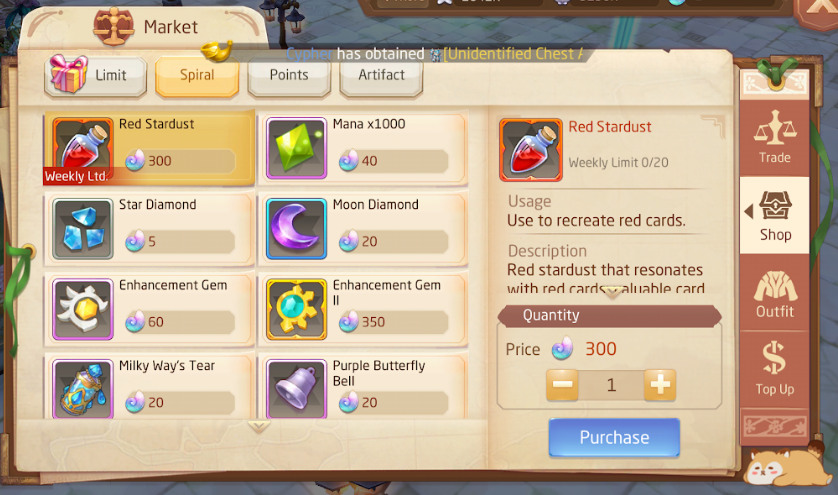838x495 pixels.
Task: Go to the Shop section
Action: click(x=774, y=213)
